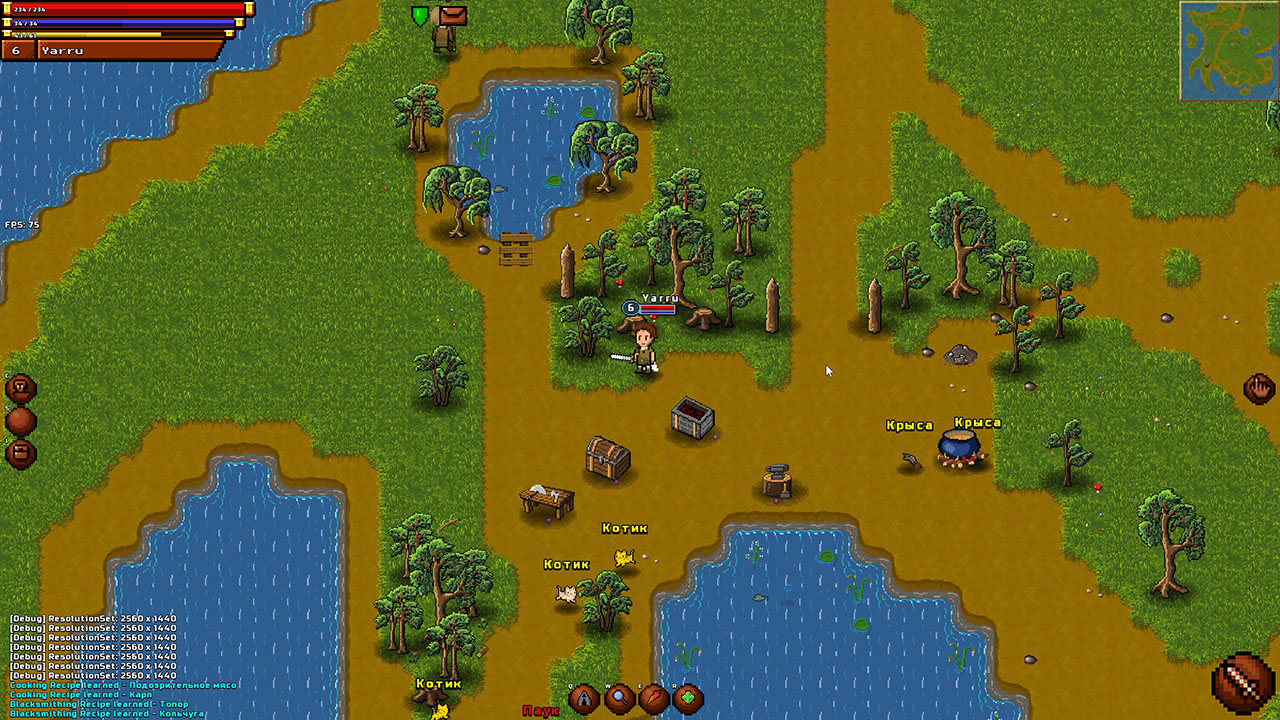Click the red health bar
The image size is (1280, 720).
(x=120, y=8)
